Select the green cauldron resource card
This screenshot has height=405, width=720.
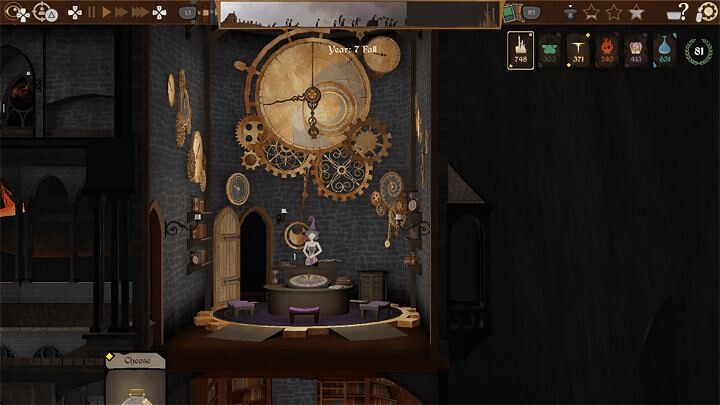[549, 50]
